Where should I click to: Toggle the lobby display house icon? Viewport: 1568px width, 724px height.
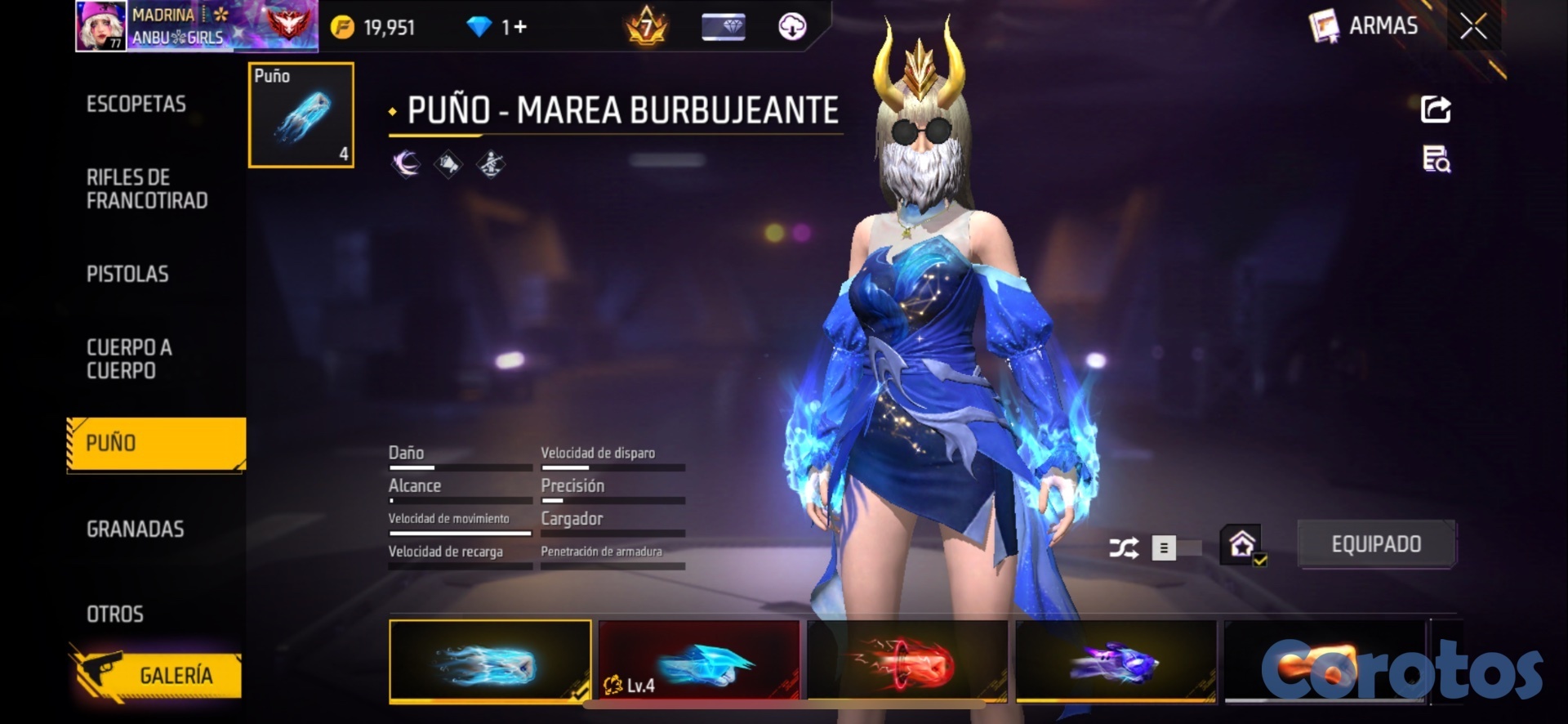1242,544
